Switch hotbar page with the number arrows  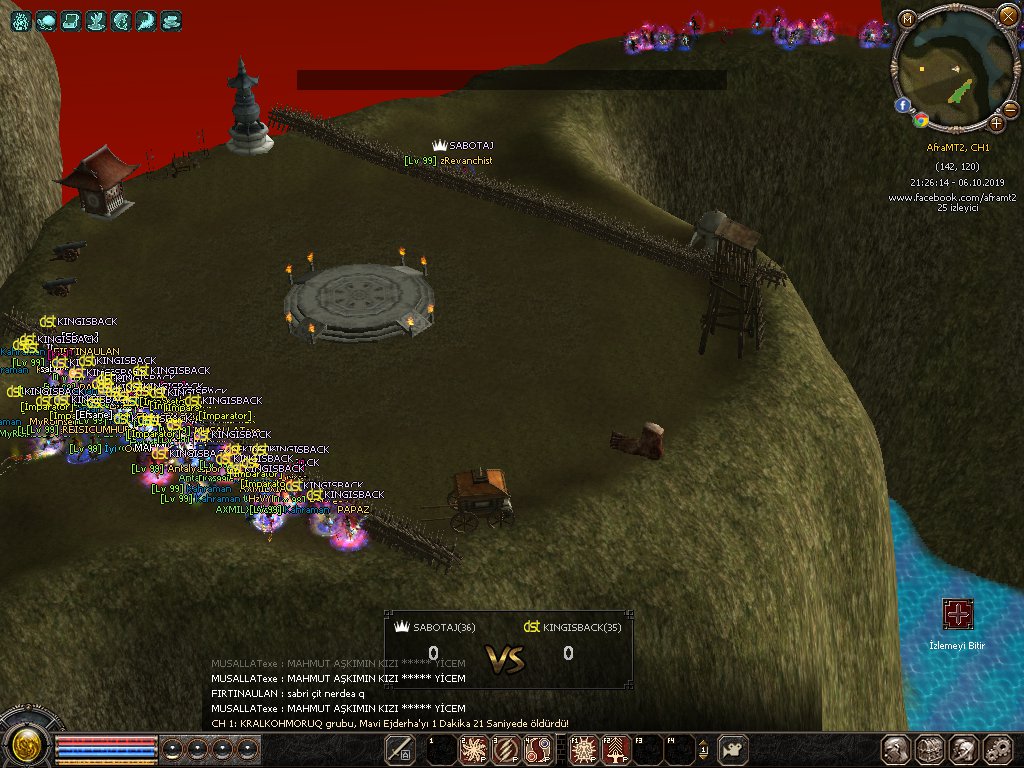coord(703,749)
